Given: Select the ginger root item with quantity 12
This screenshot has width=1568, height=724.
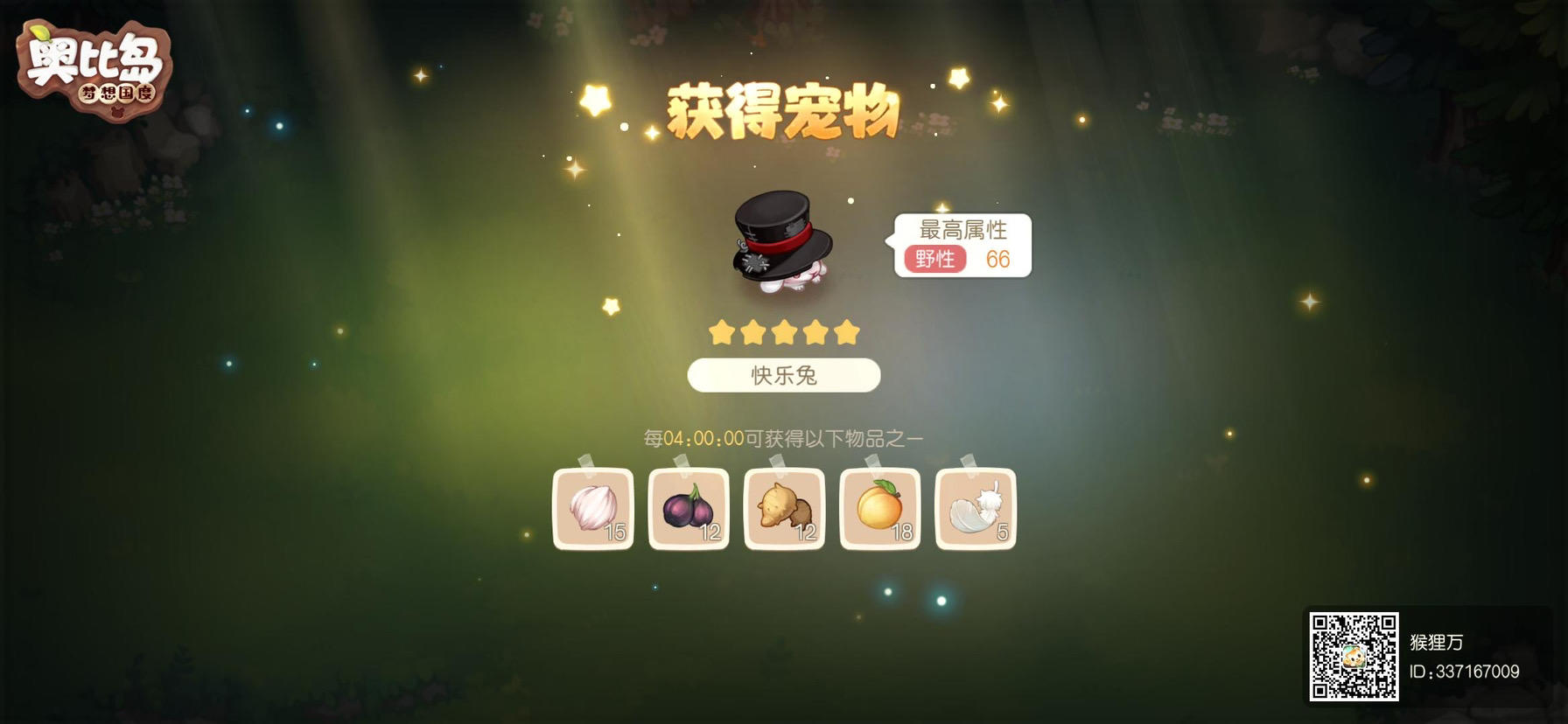Looking at the screenshot, I should [x=784, y=509].
